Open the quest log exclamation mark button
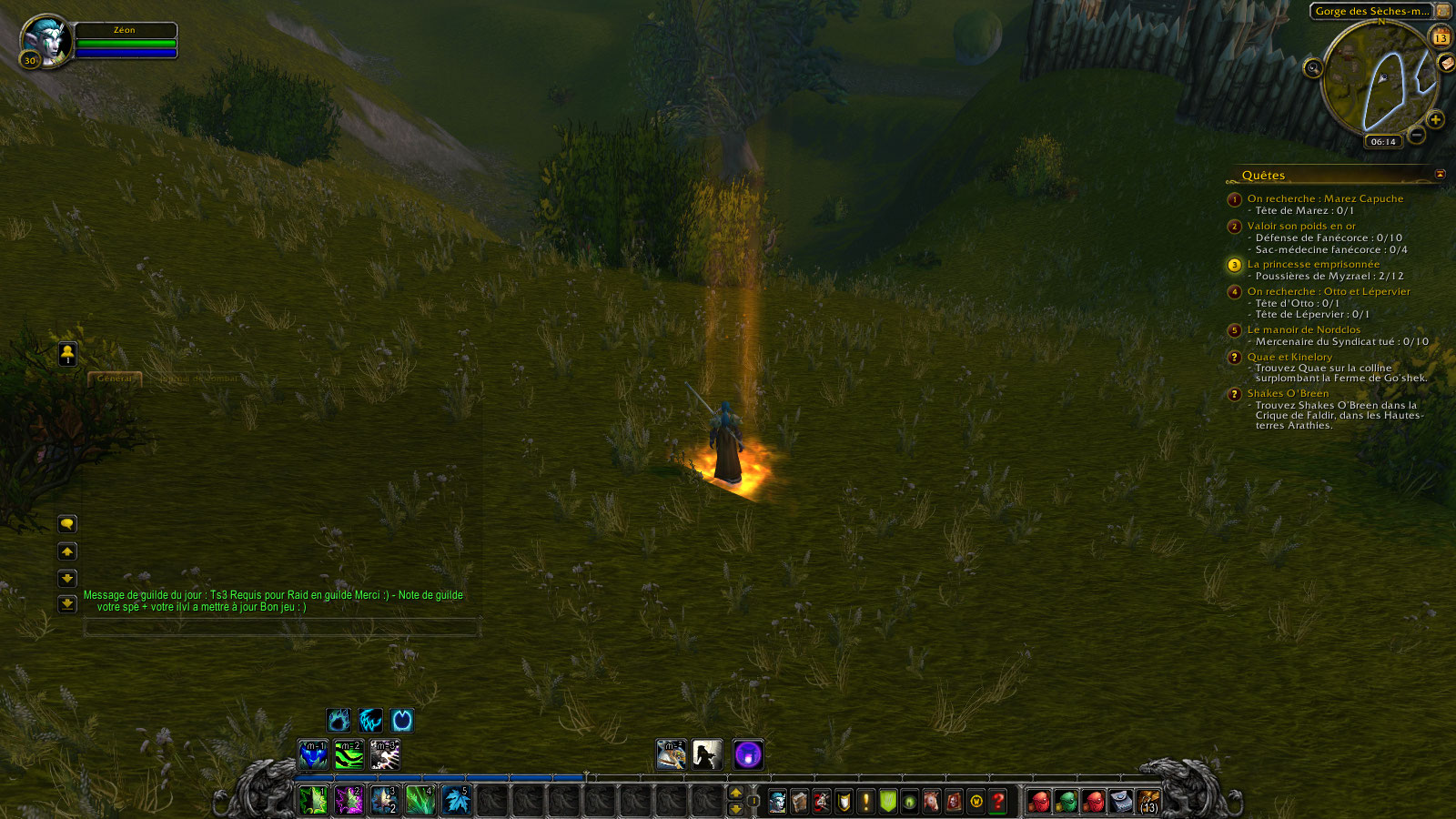Screen dimensions: 1456x819 coord(865,801)
